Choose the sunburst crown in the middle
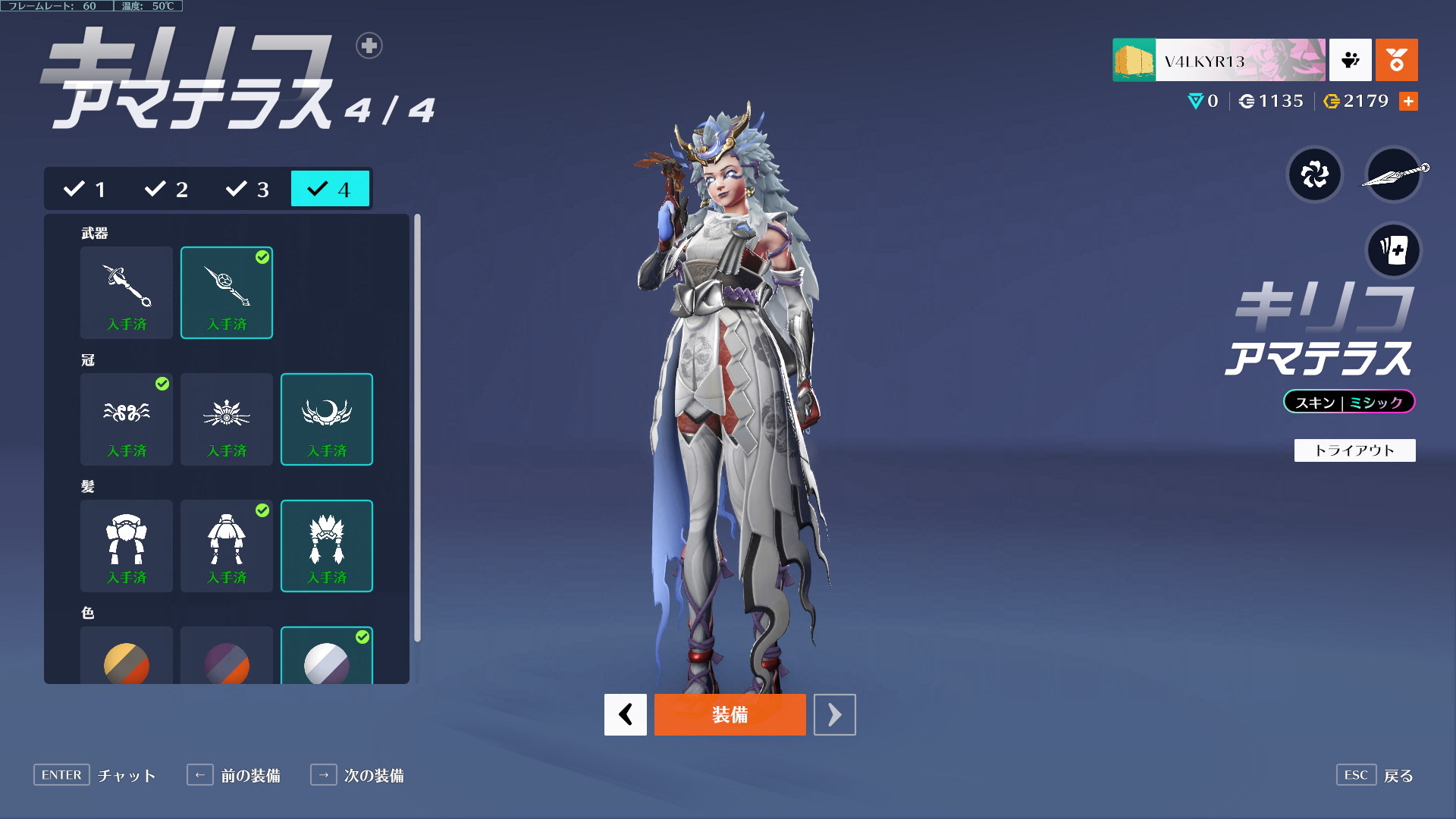 [227, 419]
